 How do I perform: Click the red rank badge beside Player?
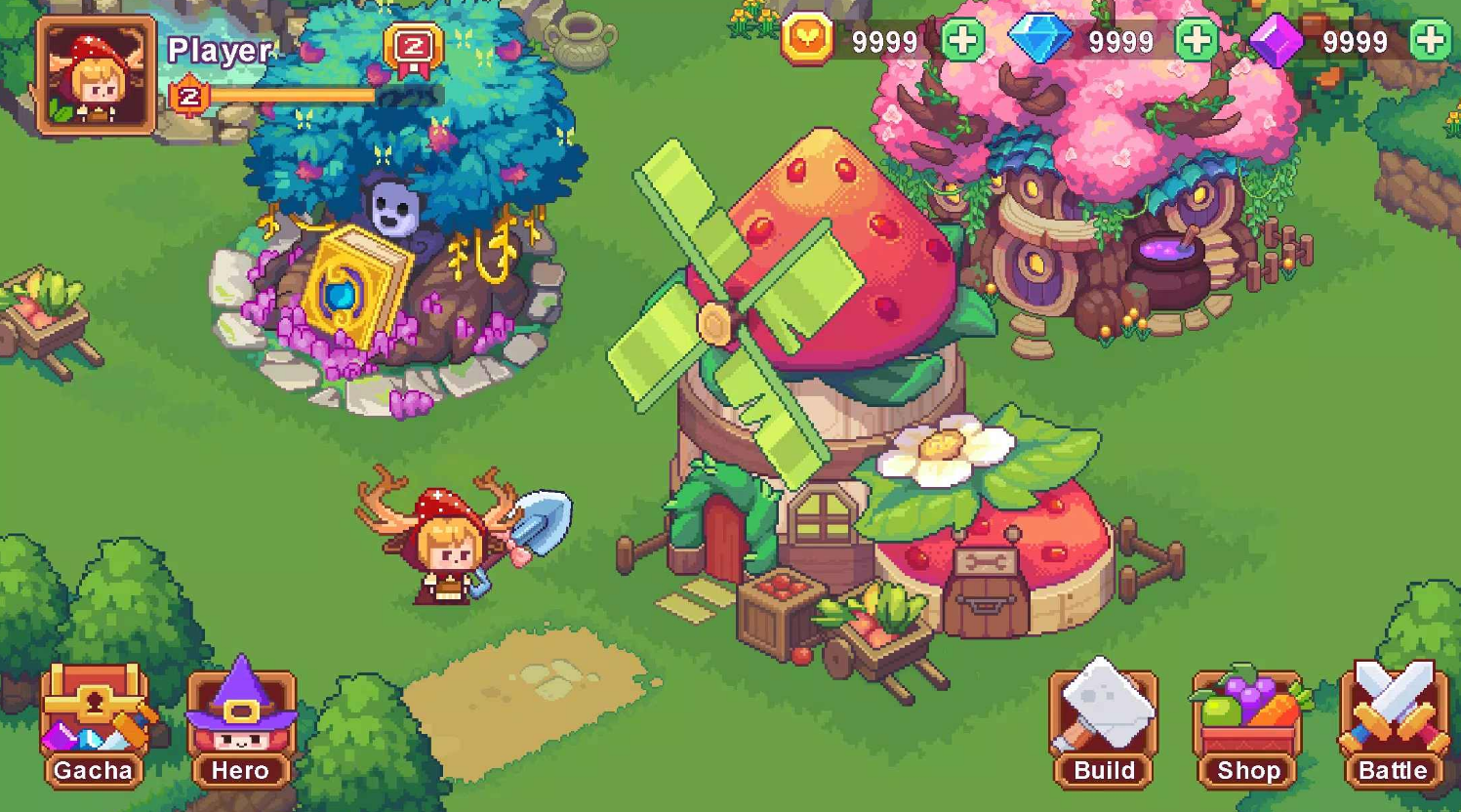(414, 49)
